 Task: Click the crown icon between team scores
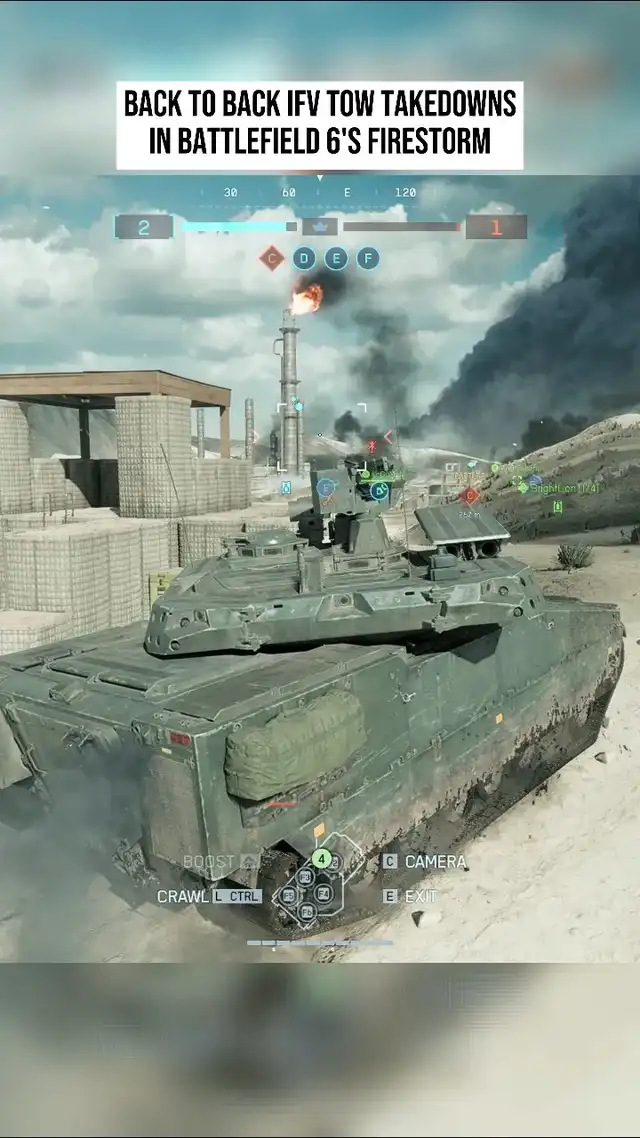coord(320,226)
